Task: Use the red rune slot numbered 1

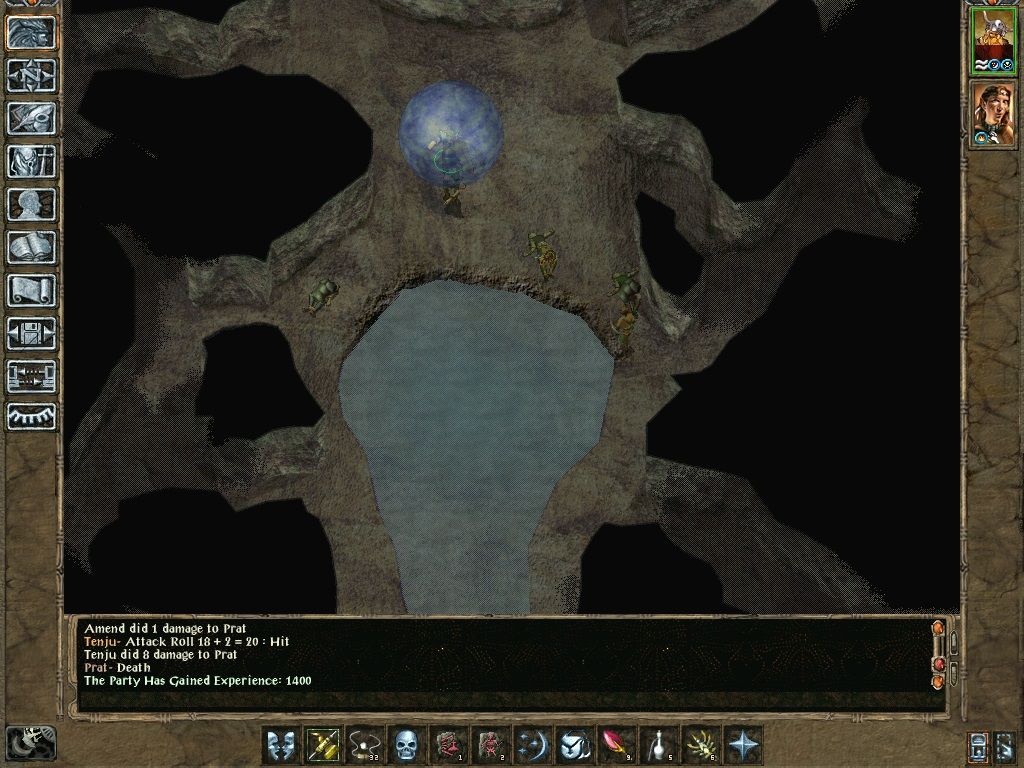Action: click(448, 745)
